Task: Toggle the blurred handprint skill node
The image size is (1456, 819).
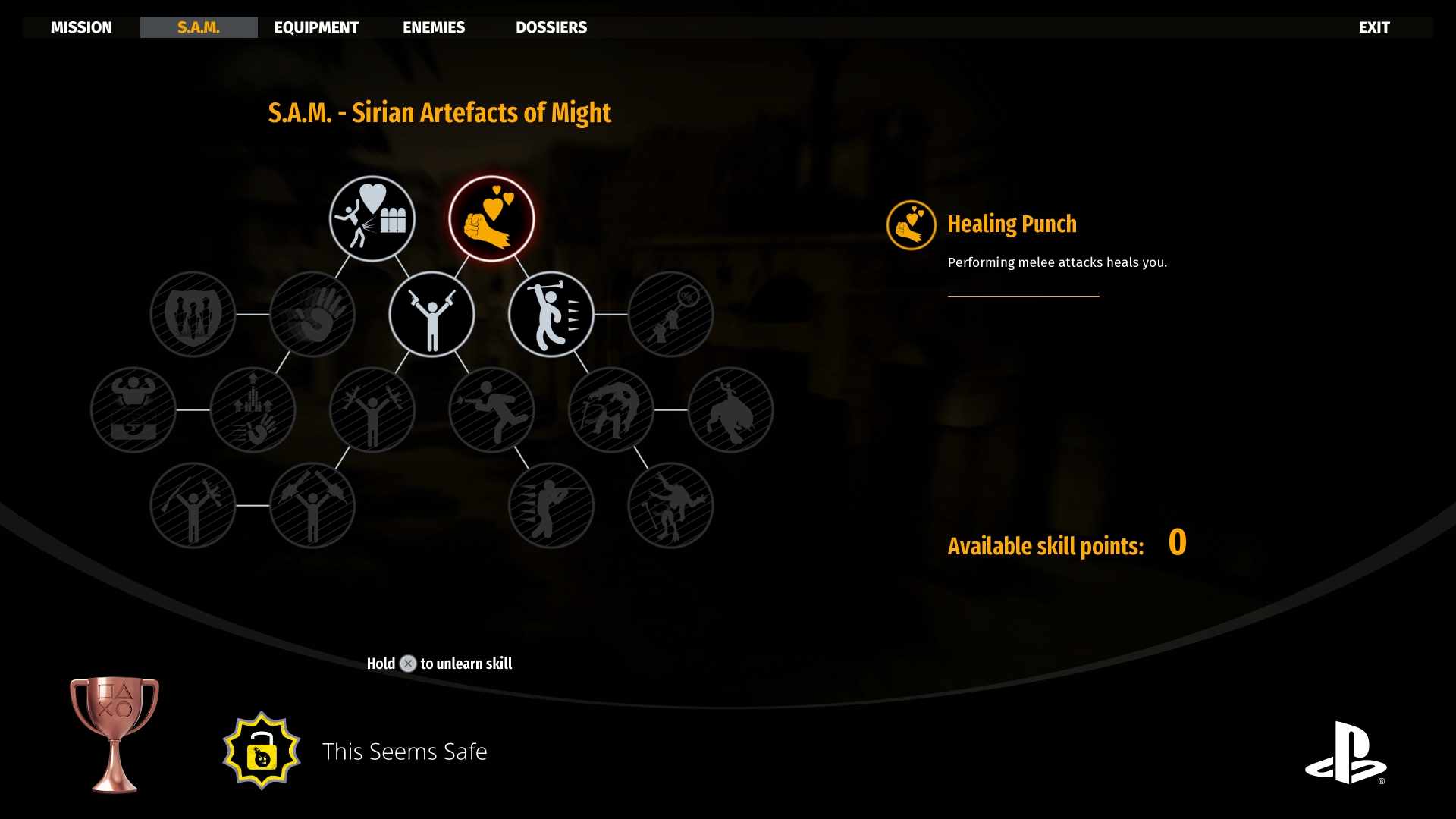Action: [313, 315]
